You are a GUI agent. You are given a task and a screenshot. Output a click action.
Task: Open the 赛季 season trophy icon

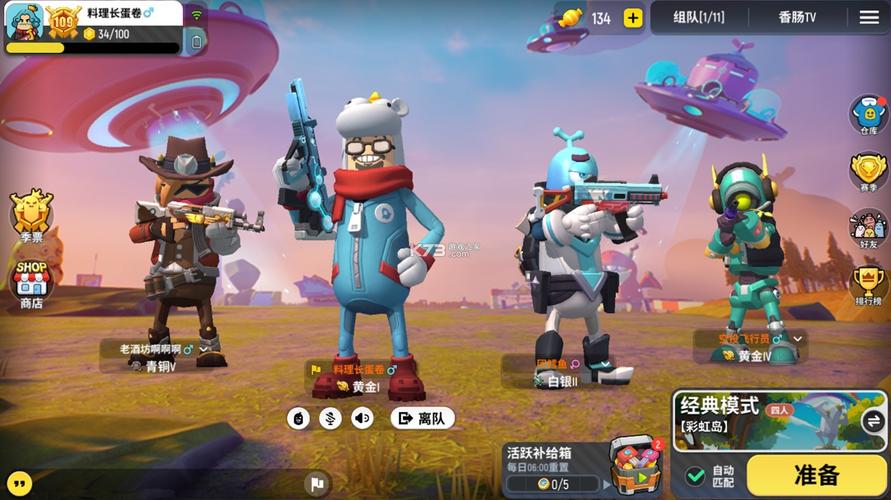[868, 172]
